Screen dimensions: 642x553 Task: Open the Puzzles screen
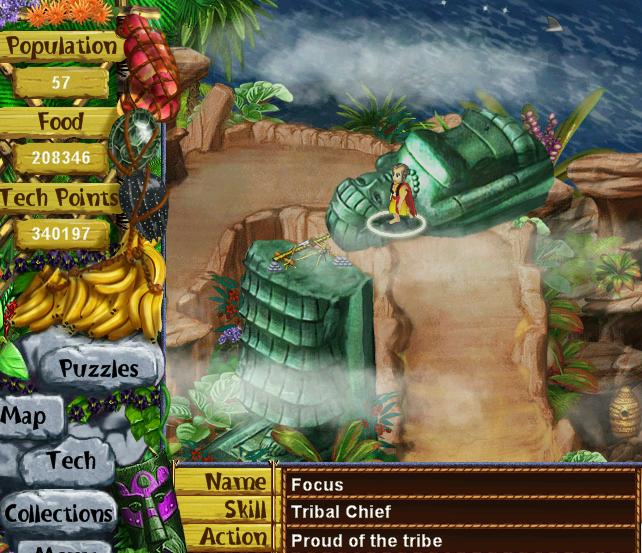click(98, 368)
